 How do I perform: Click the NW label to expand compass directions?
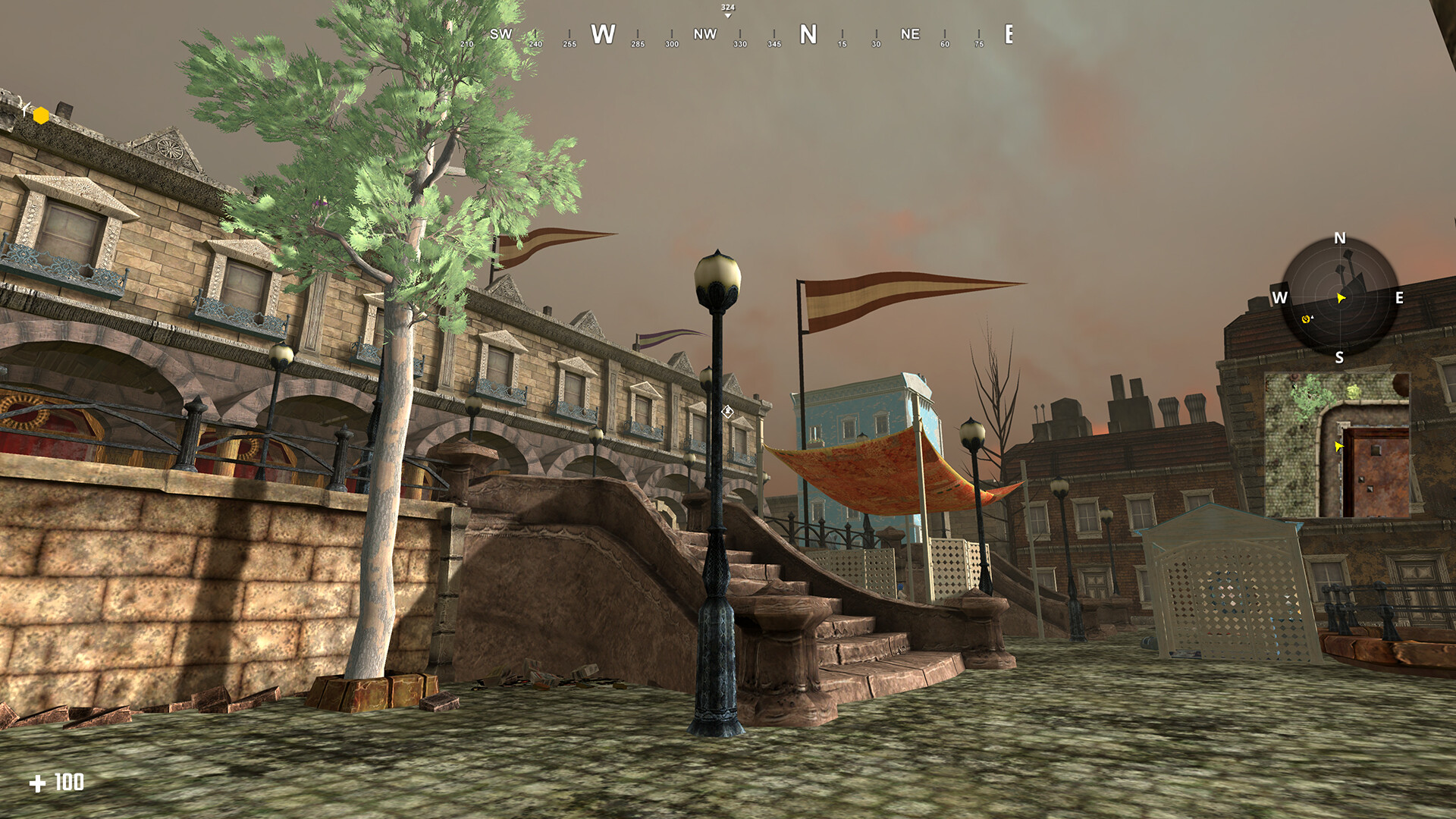click(704, 34)
